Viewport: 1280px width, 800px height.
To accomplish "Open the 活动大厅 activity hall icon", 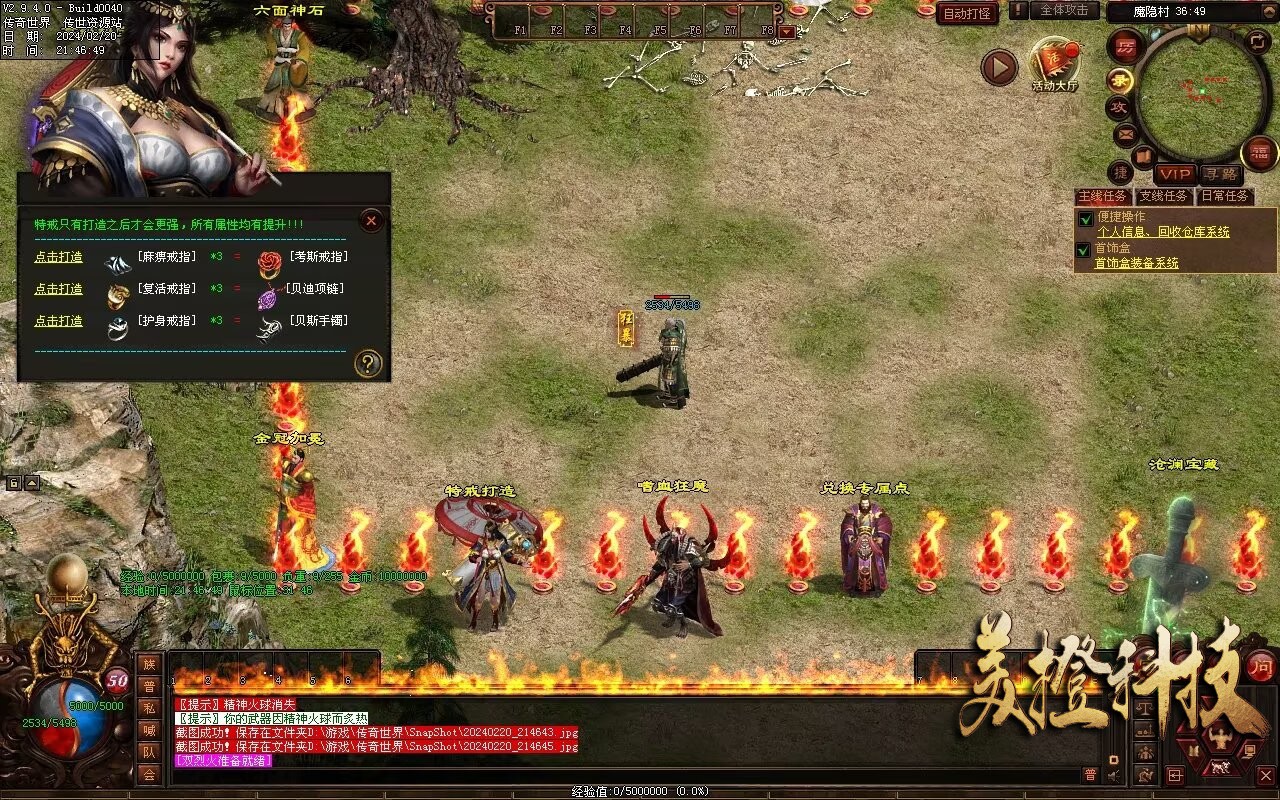I will coord(1055,62).
